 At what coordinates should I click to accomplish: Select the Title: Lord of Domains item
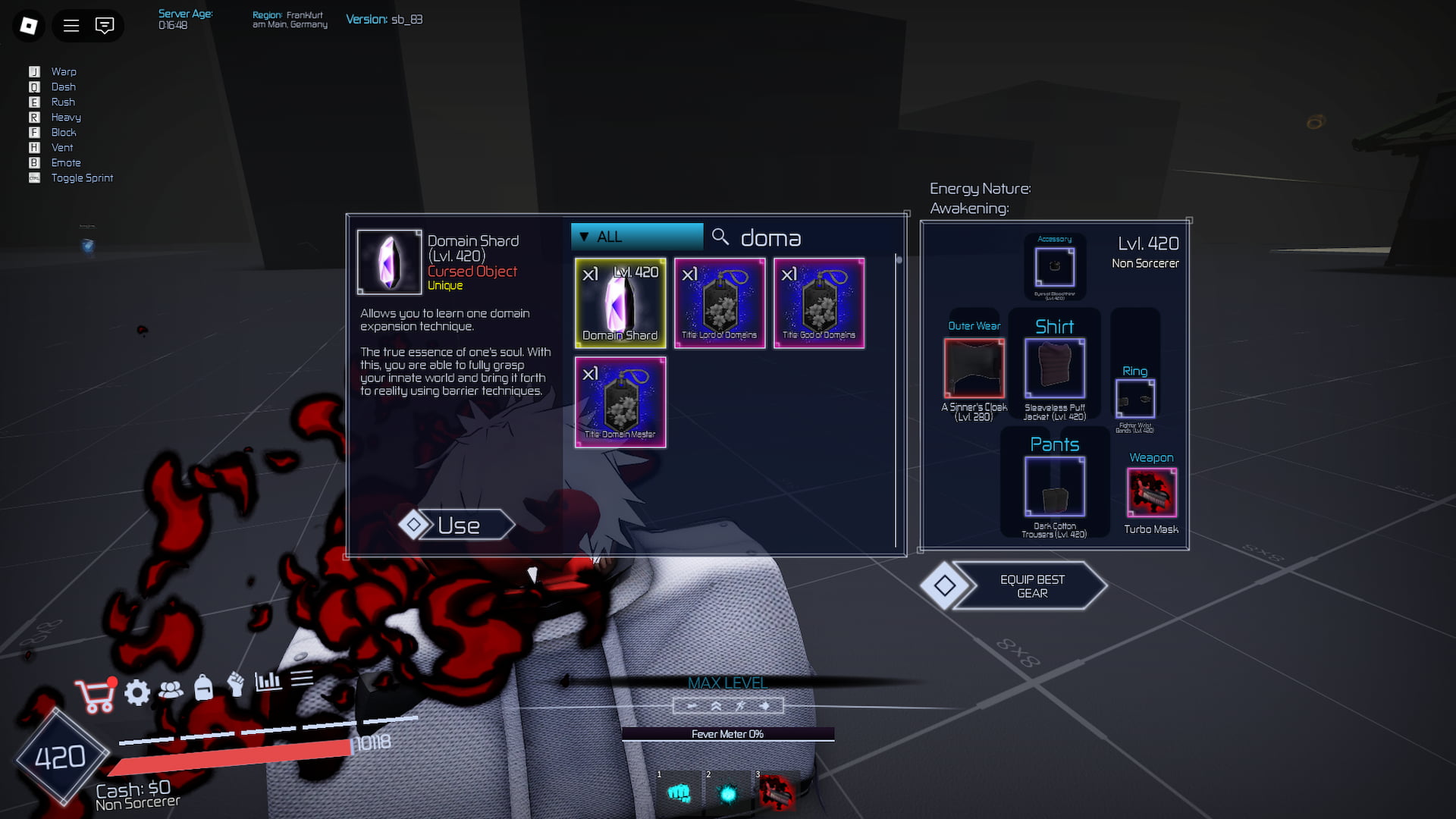pyautogui.click(x=720, y=303)
